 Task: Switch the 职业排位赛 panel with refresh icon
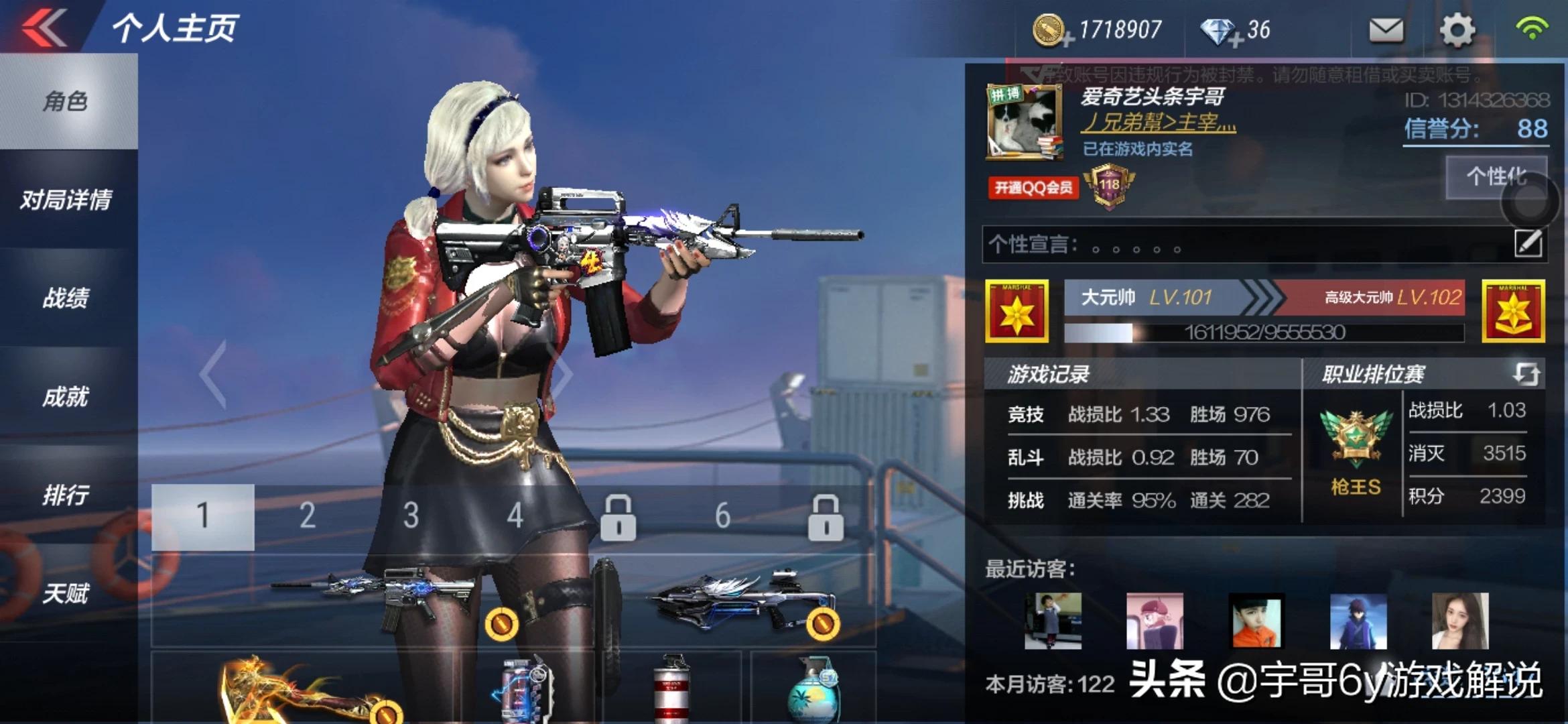click(1526, 373)
